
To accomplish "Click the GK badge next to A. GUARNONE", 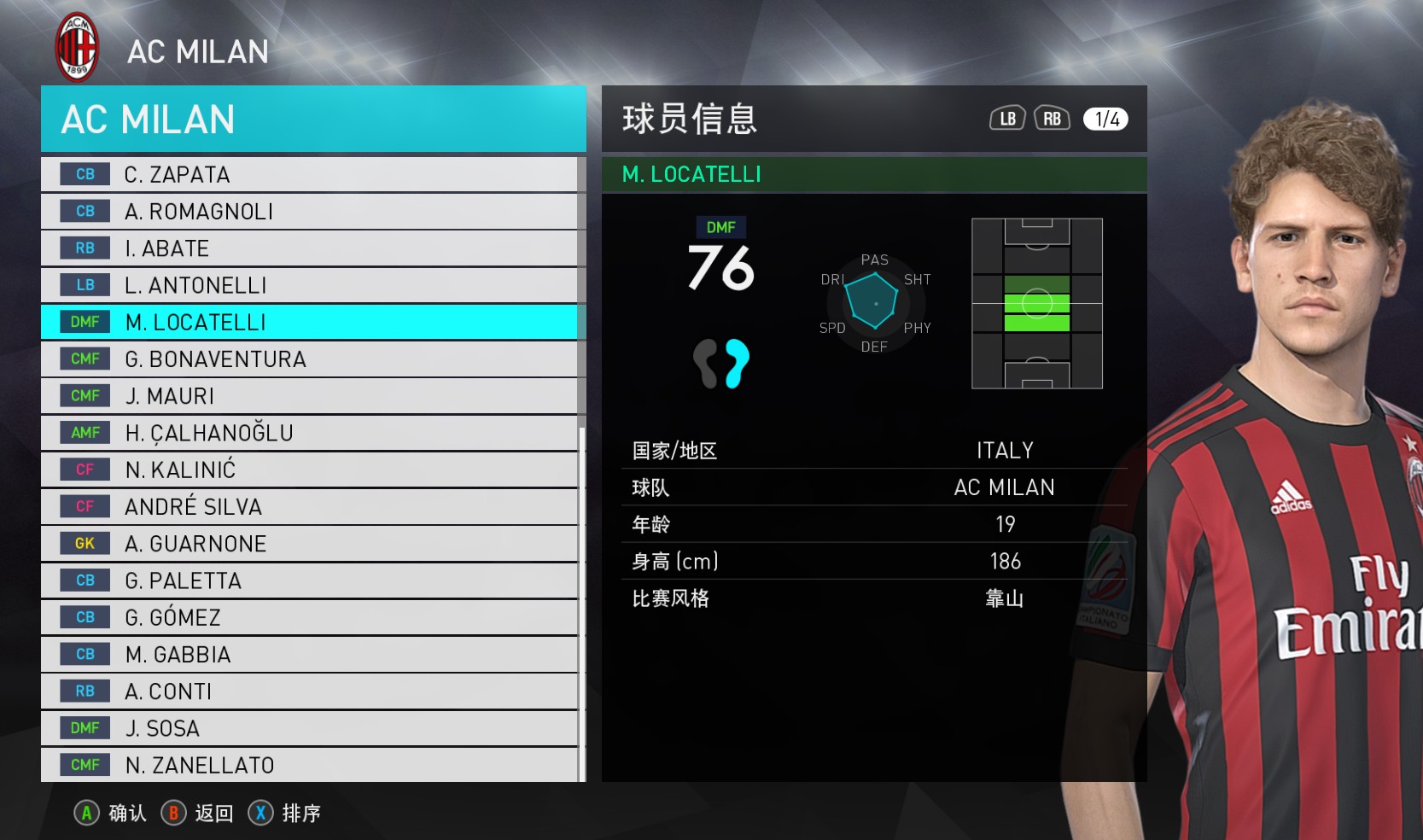I will [x=83, y=543].
